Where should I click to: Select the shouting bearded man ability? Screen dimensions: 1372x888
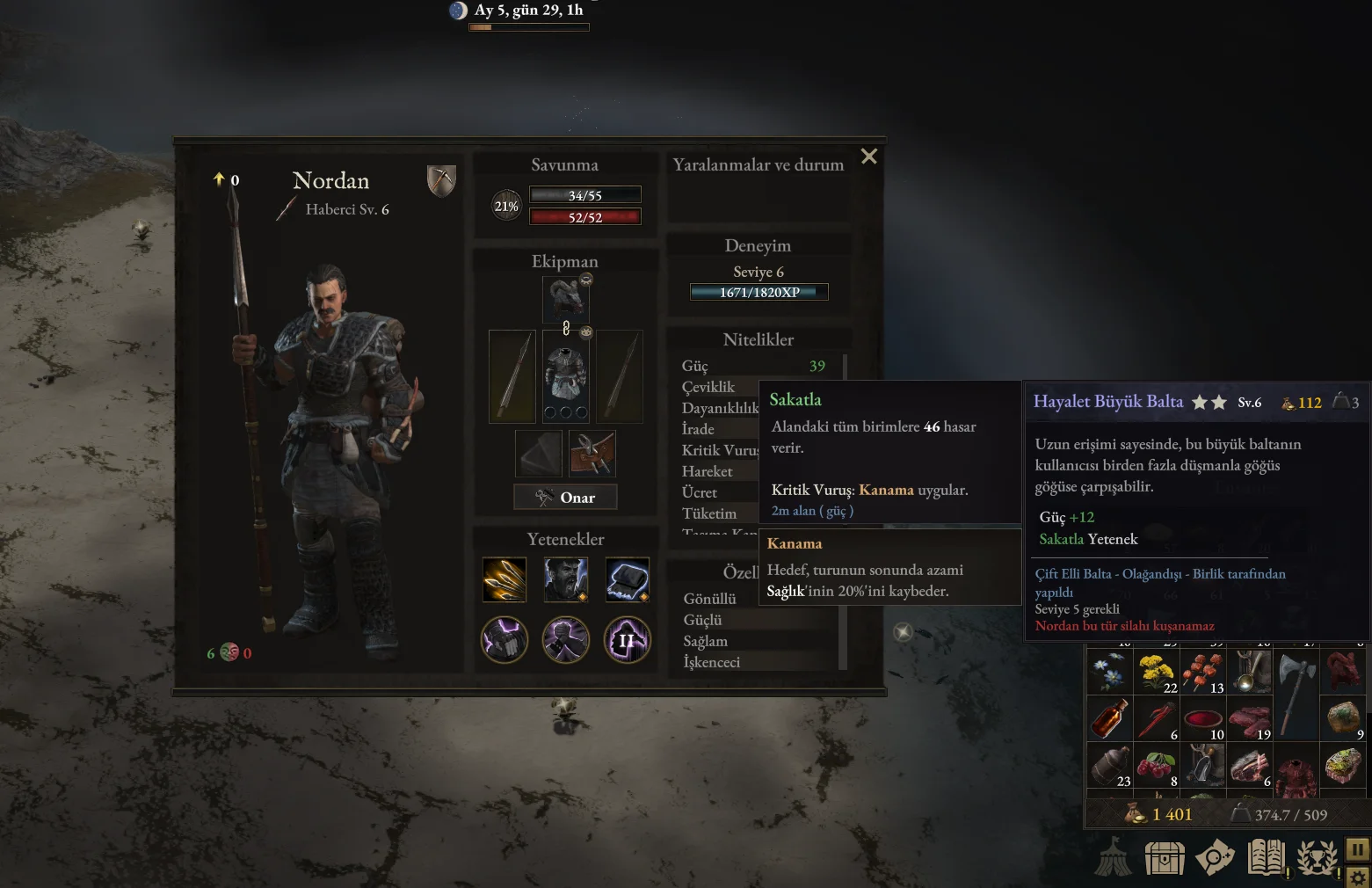pos(565,579)
